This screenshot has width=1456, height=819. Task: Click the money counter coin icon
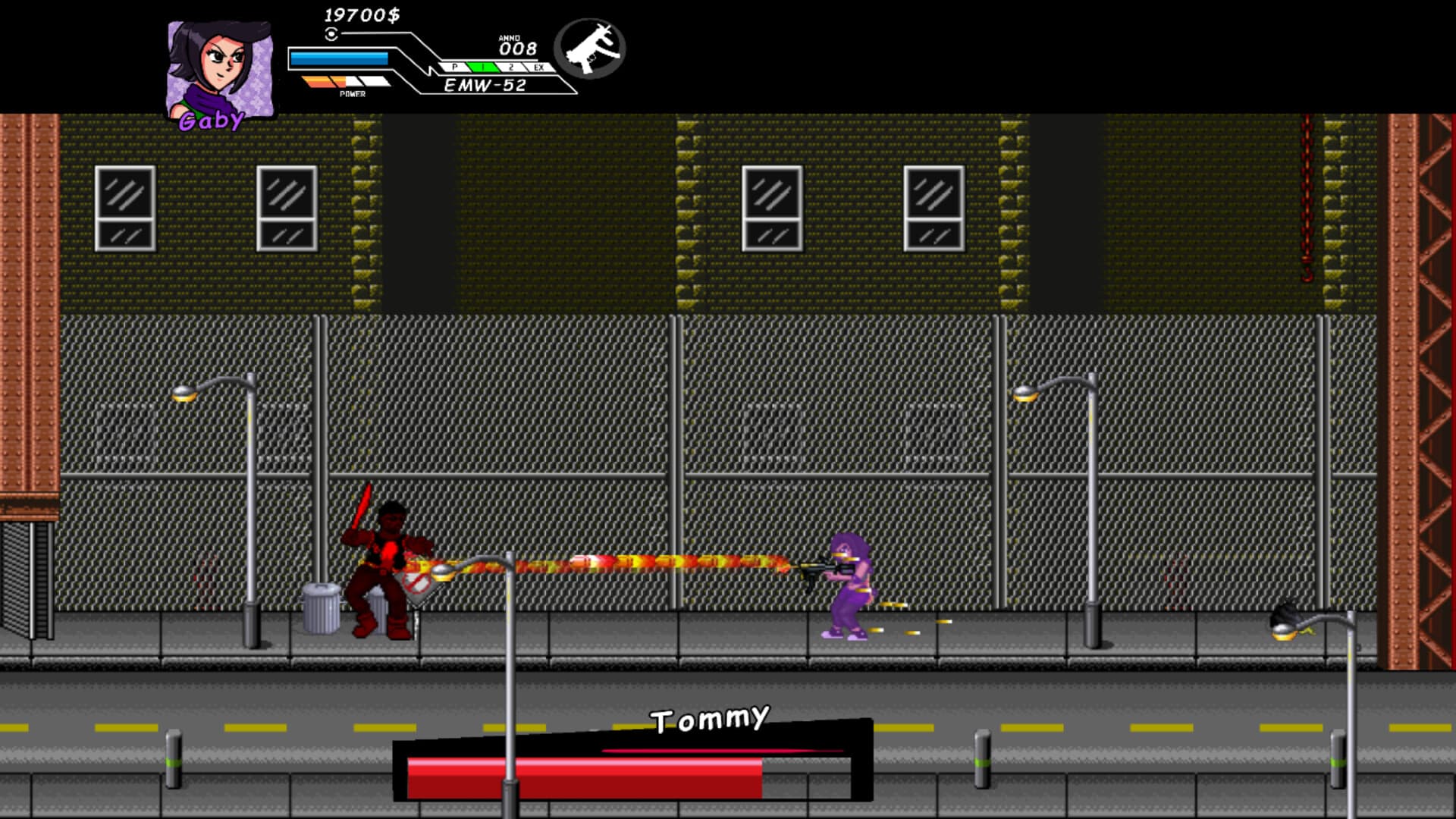click(330, 32)
